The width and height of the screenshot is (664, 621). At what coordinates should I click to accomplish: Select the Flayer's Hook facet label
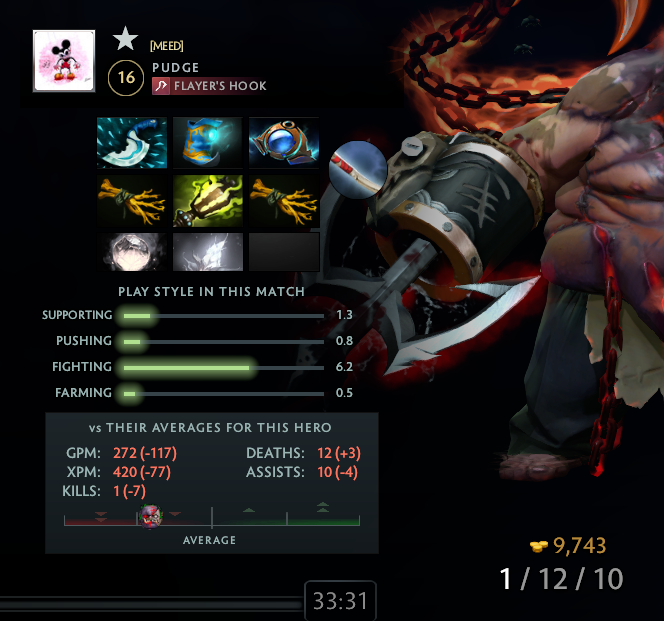210,87
